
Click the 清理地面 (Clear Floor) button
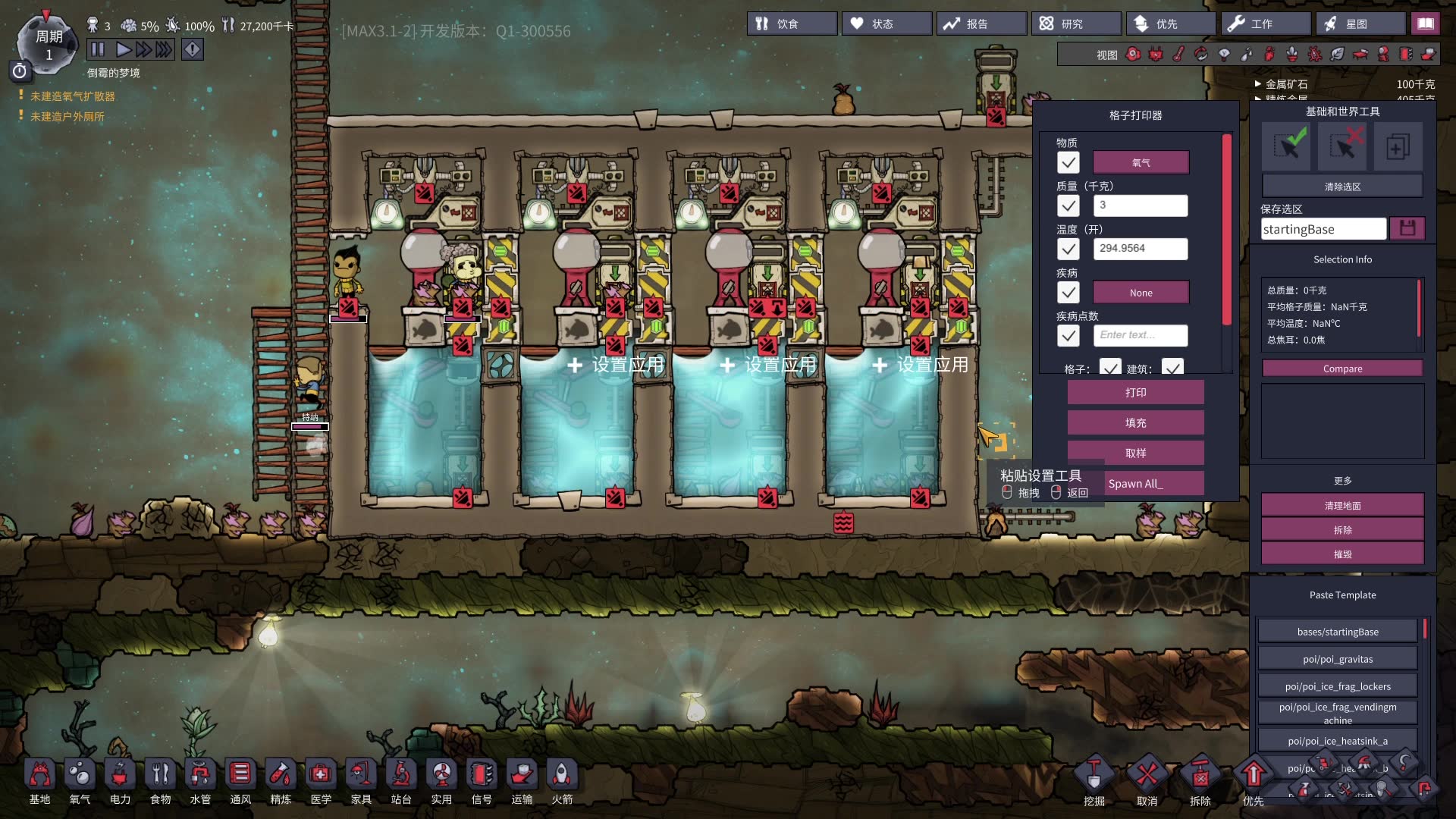point(1342,506)
